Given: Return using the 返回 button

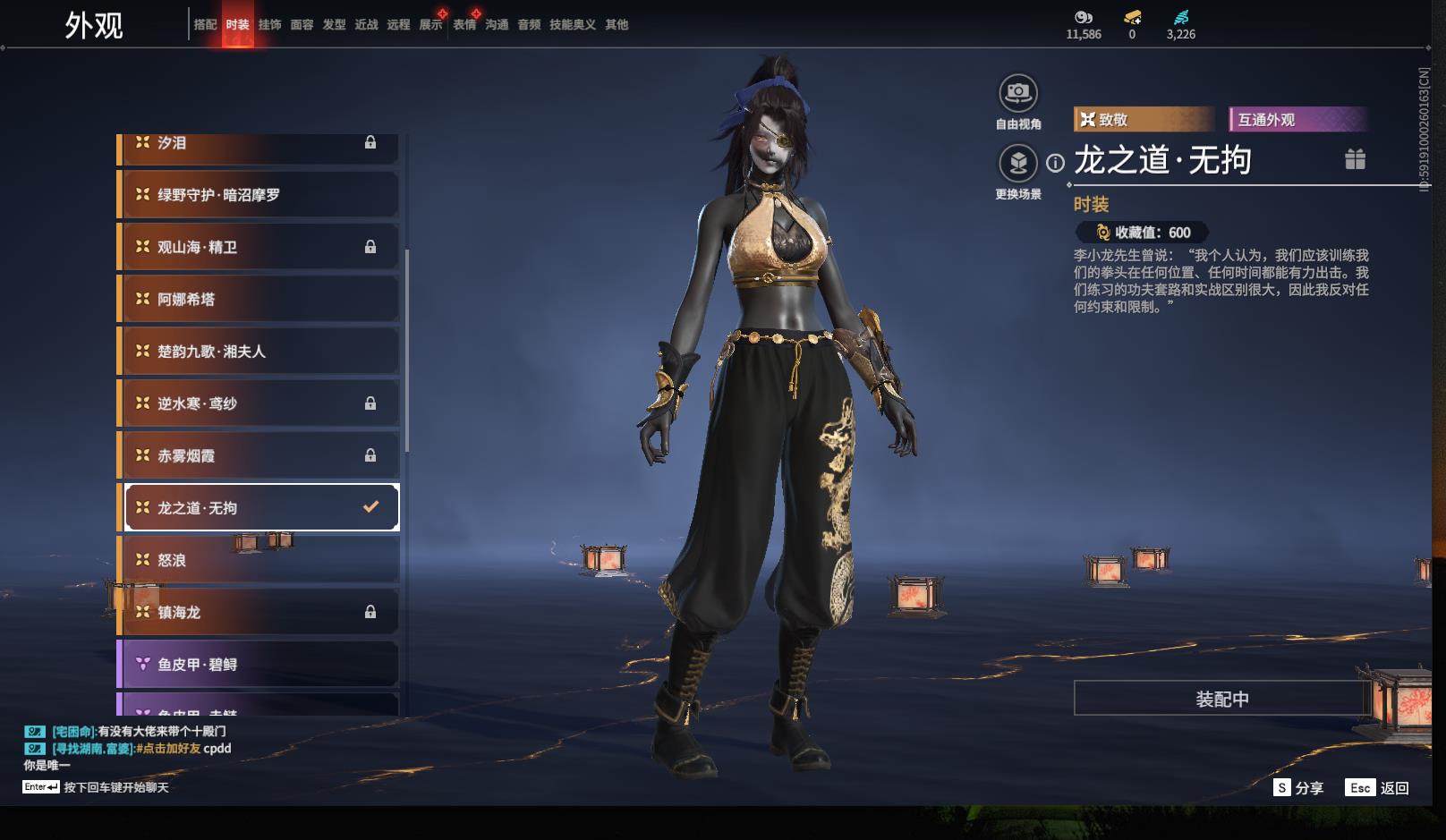Looking at the screenshot, I should [1379, 787].
